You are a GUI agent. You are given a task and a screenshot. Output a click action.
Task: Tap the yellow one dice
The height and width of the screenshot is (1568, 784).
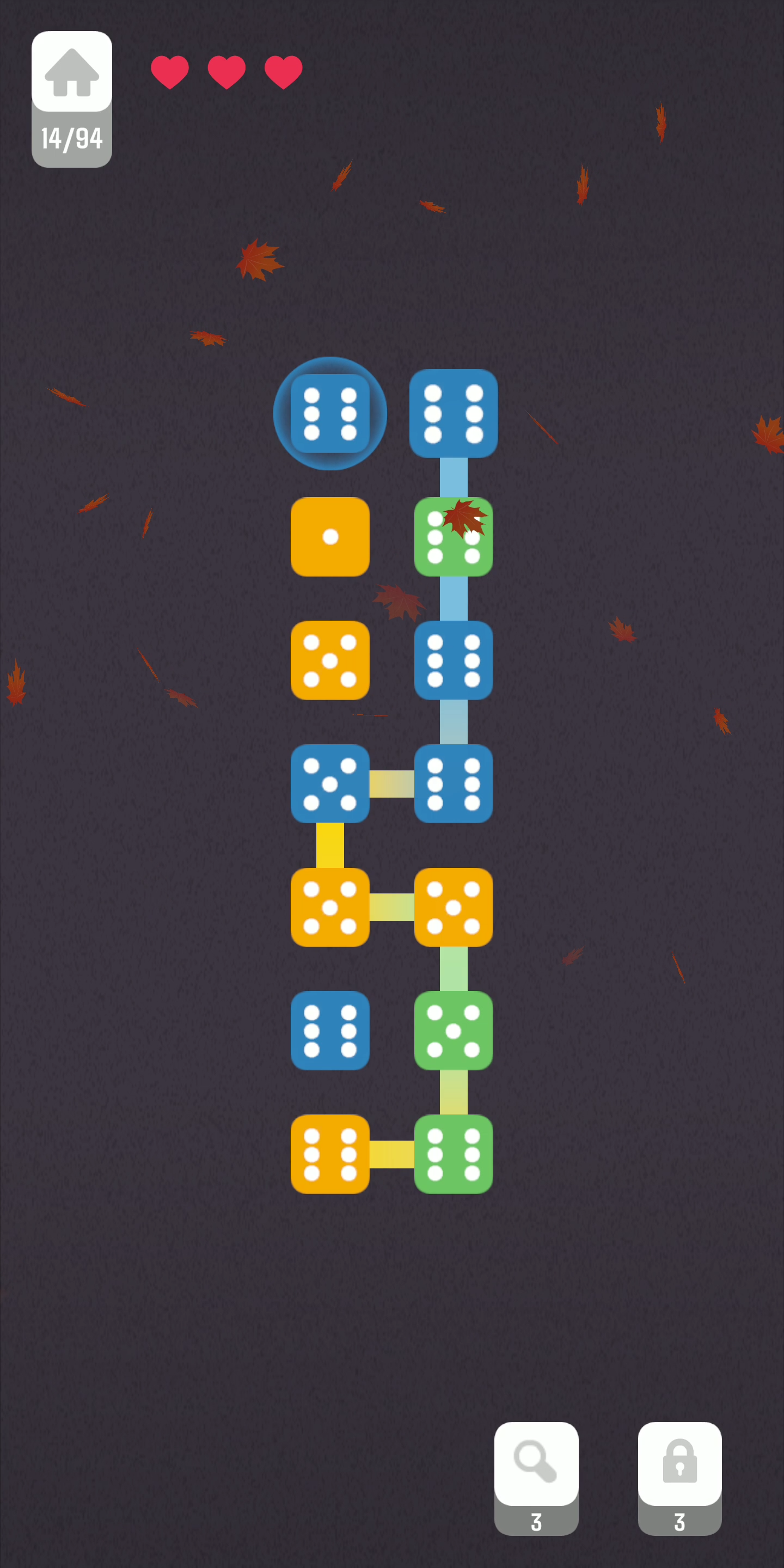pos(330,537)
